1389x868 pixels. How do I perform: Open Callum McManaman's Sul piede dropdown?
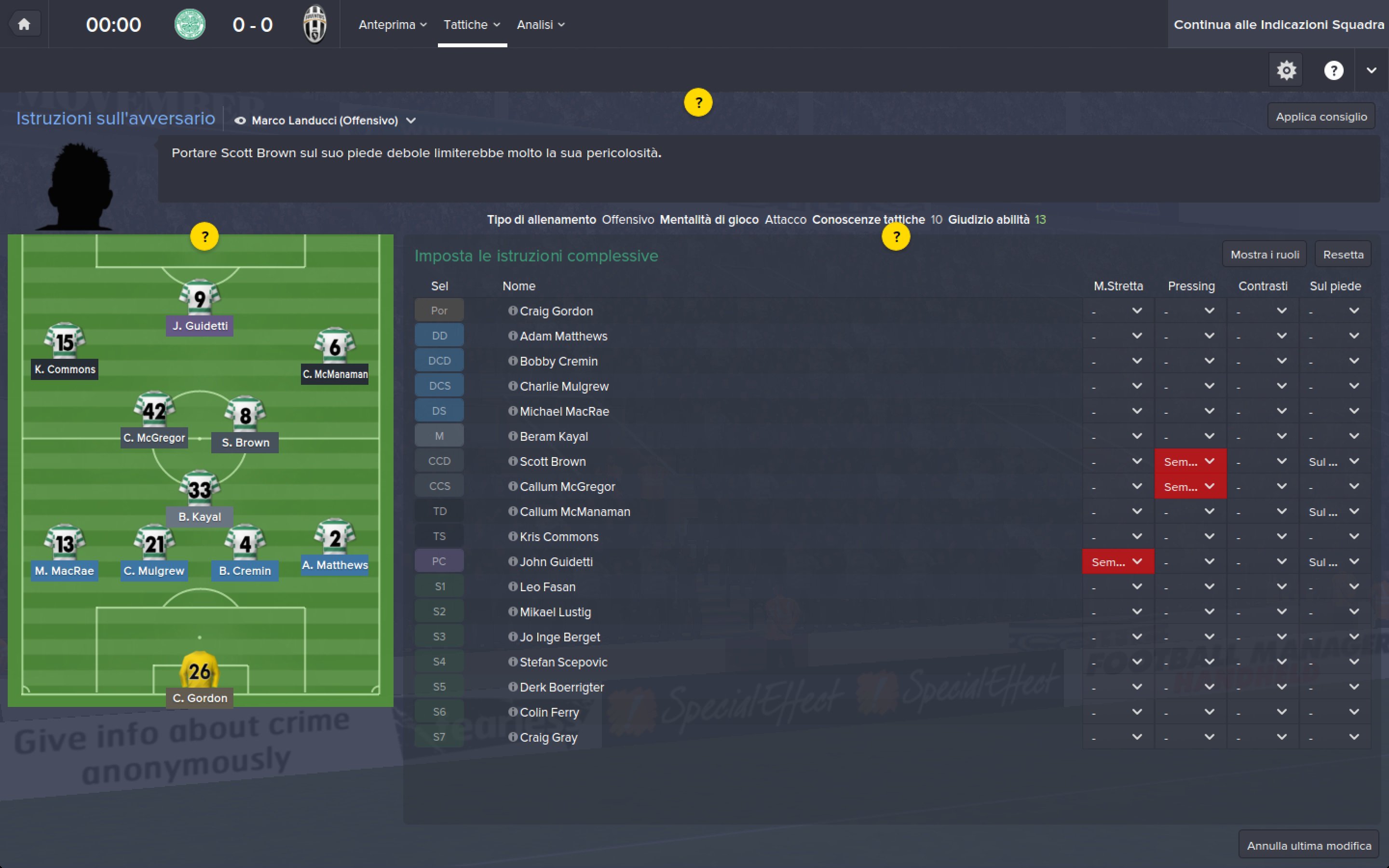pos(1335,512)
